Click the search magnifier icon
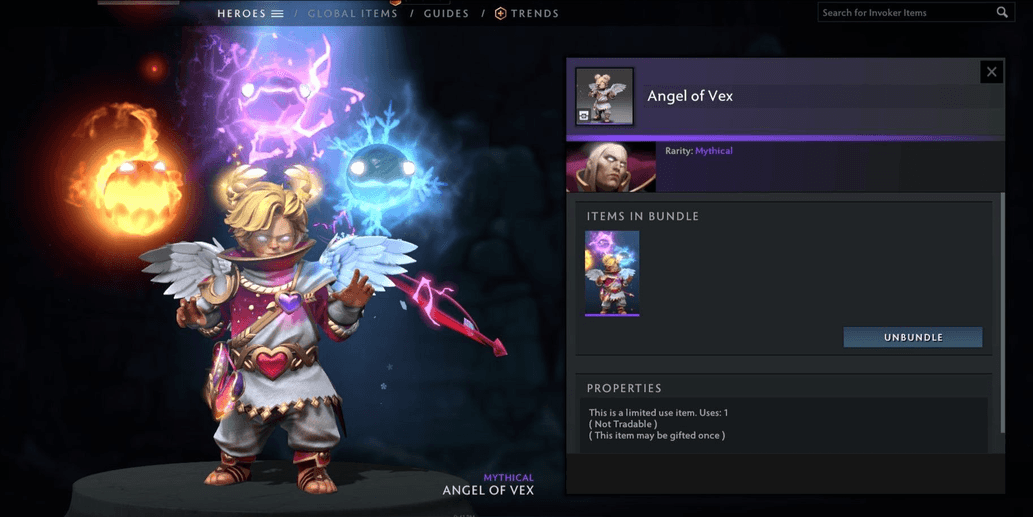The height and width of the screenshot is (517, 1033). (1002, 13)
